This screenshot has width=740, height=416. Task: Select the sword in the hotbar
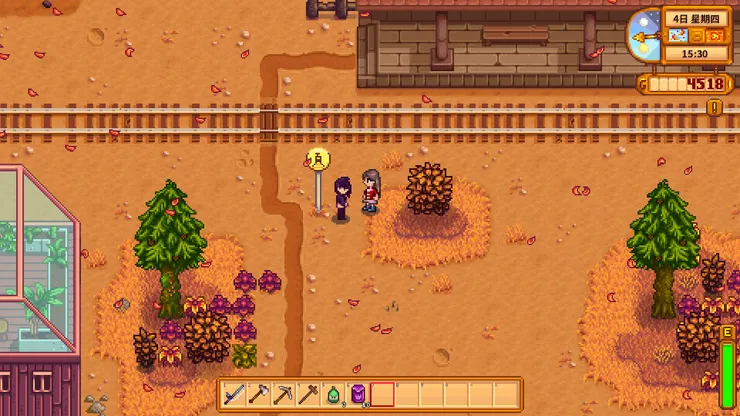[234, 394]
